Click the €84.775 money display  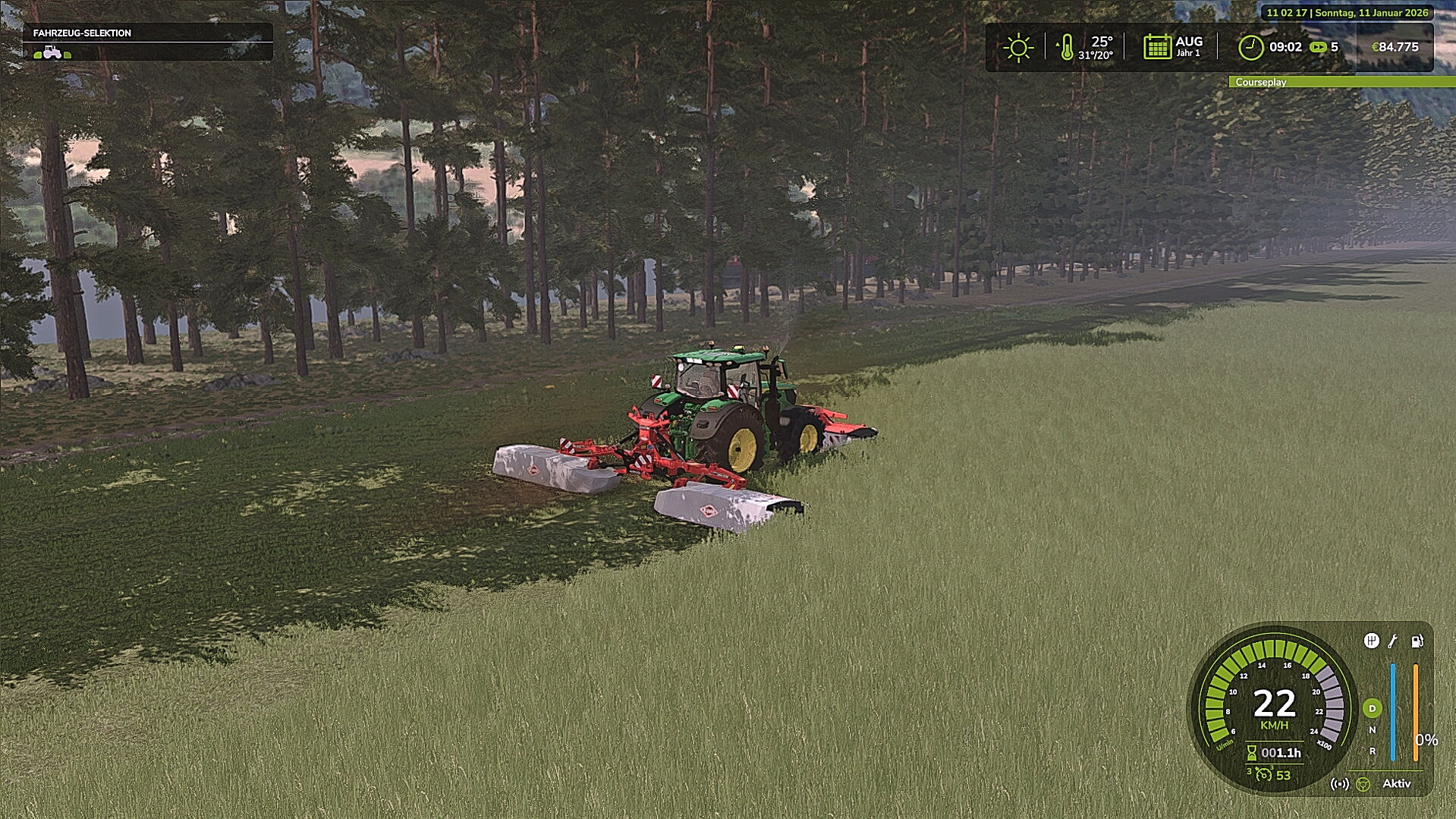[x=1397, y=47]
